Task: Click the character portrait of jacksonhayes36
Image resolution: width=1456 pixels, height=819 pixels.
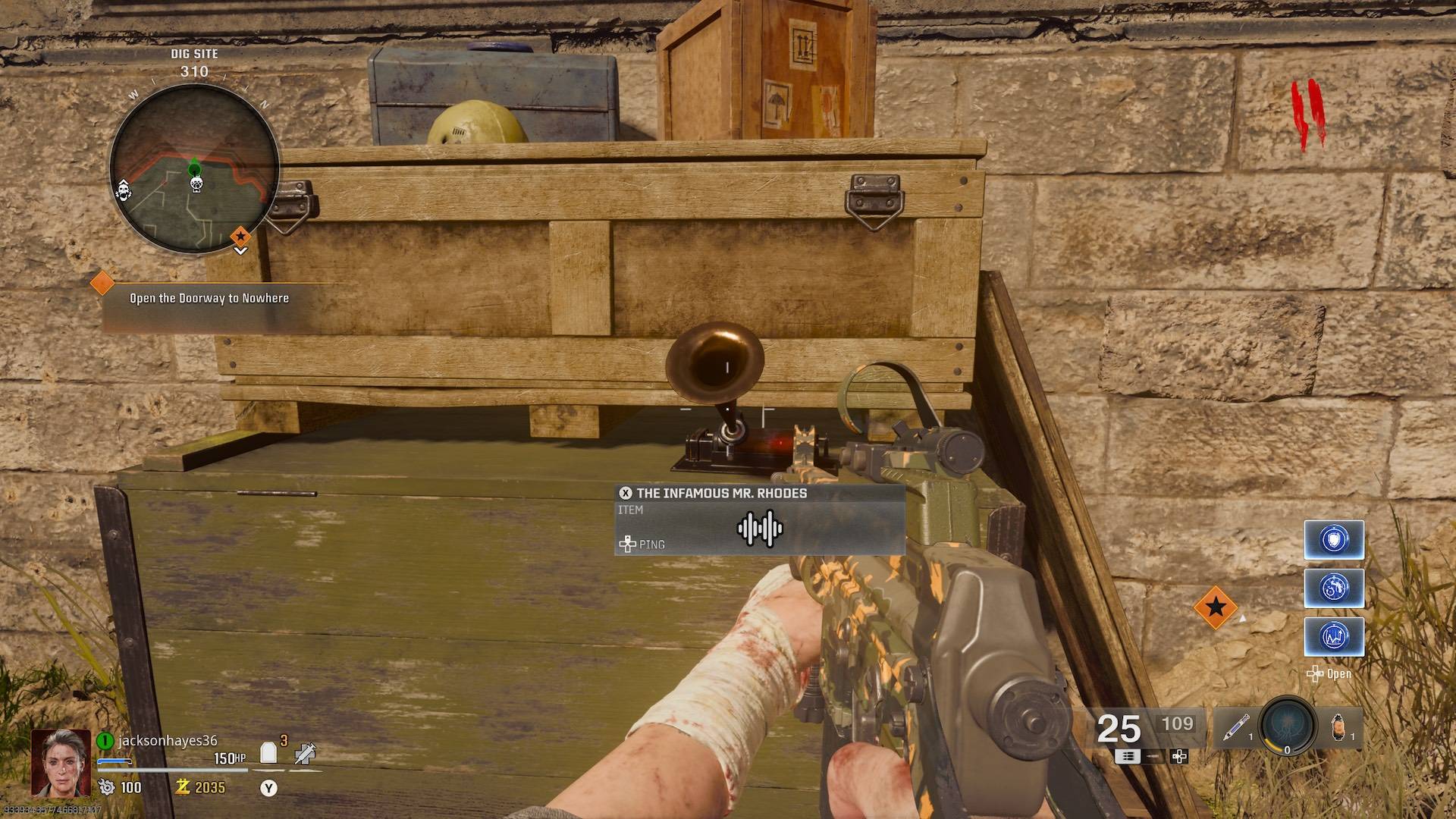Action: click(x=61, y=762)
